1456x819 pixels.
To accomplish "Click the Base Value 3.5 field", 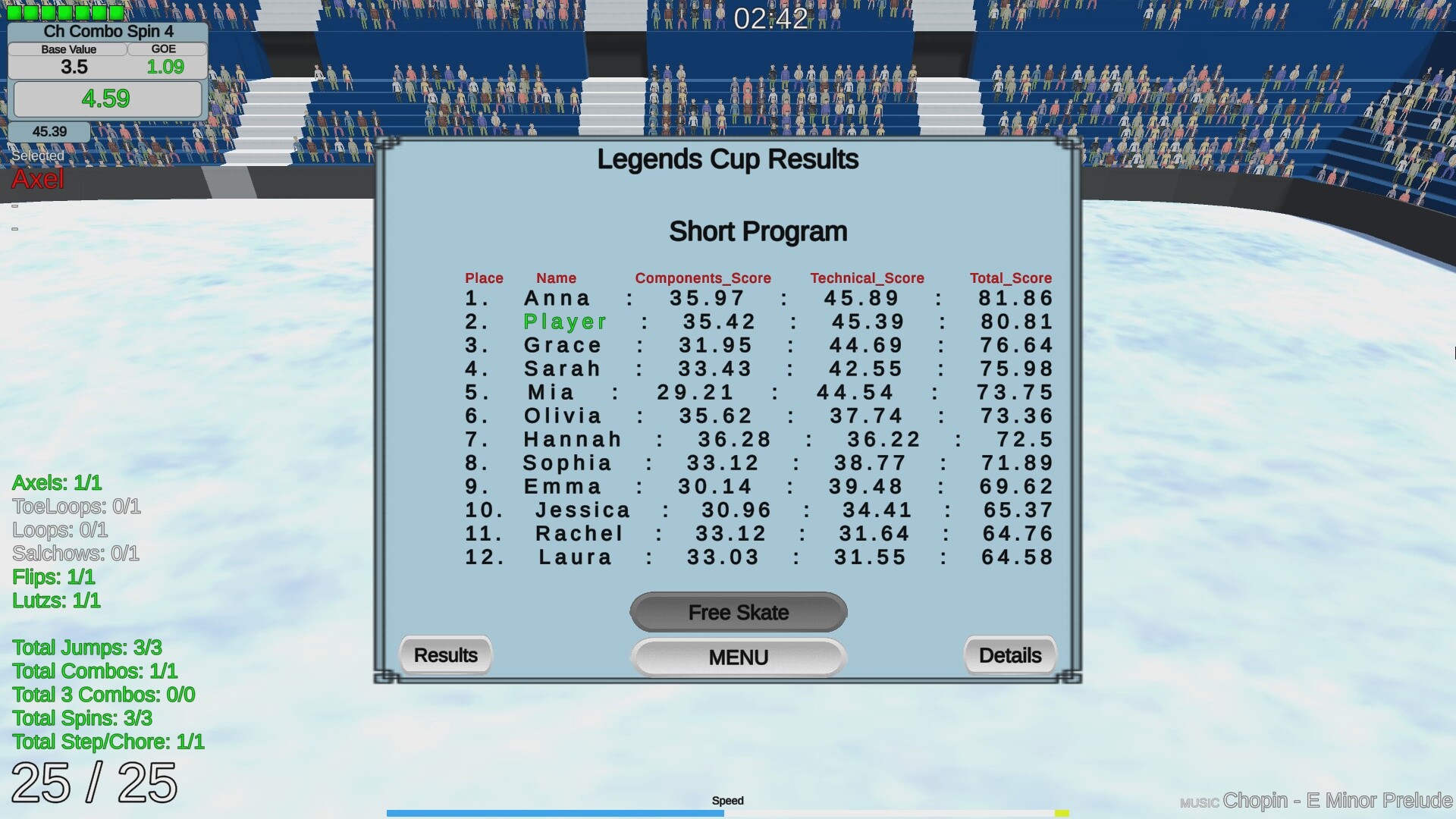I will point(74,66).
